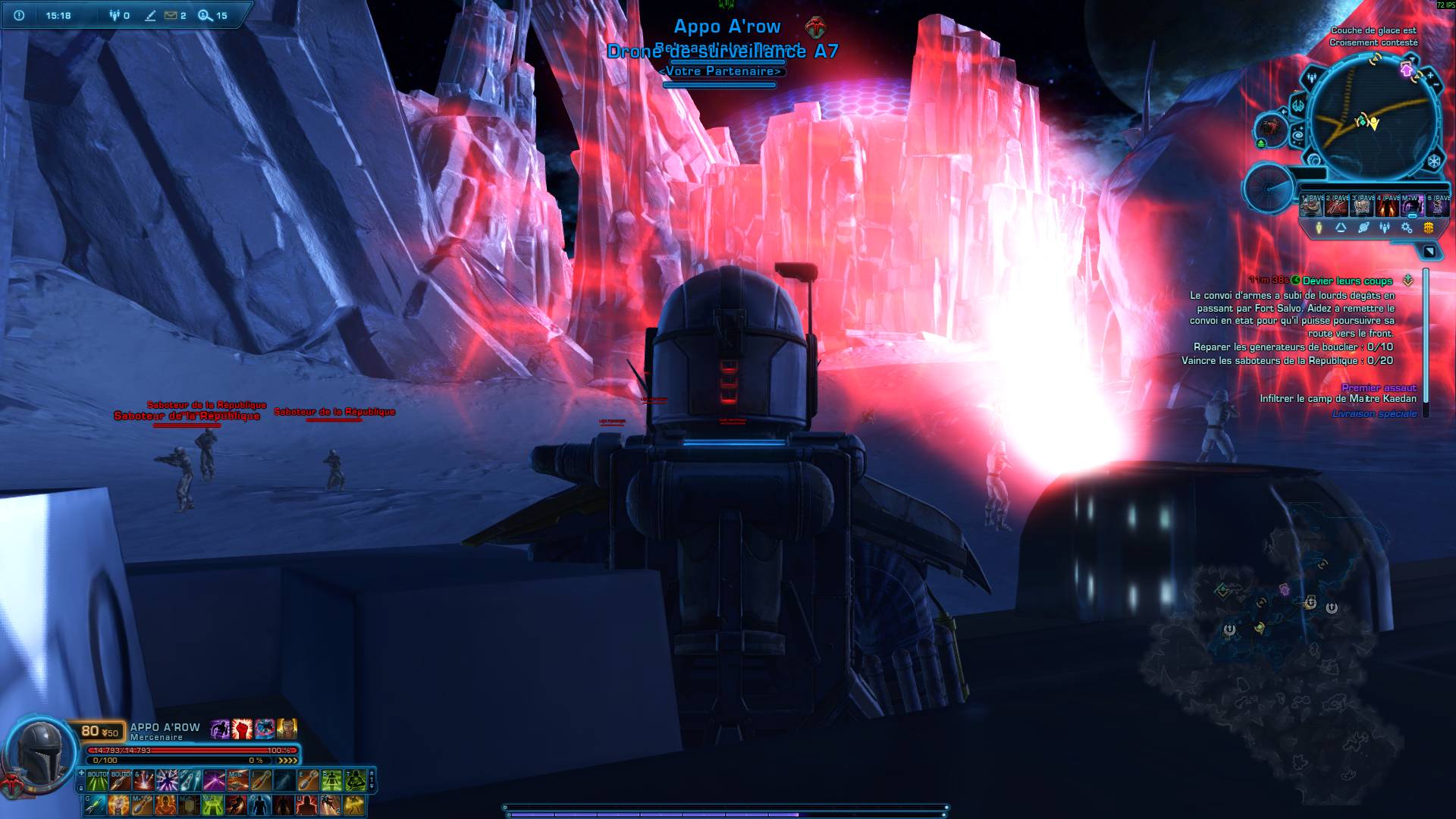Select the crew companions icon below the minimap
This screenshot has width=1456, height=819.
[x=1384, y=227]
